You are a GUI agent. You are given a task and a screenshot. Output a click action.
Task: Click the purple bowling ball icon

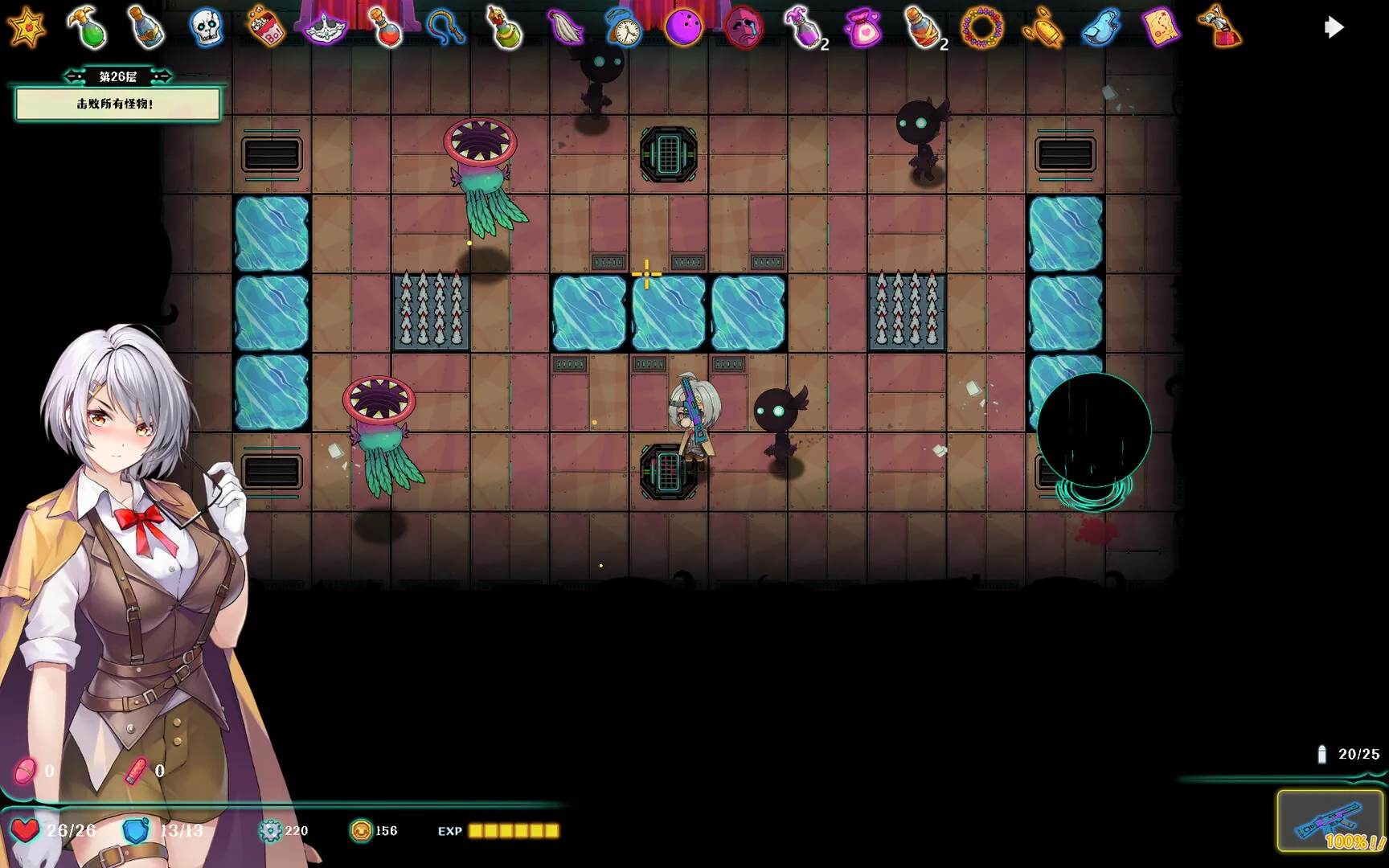683,29
